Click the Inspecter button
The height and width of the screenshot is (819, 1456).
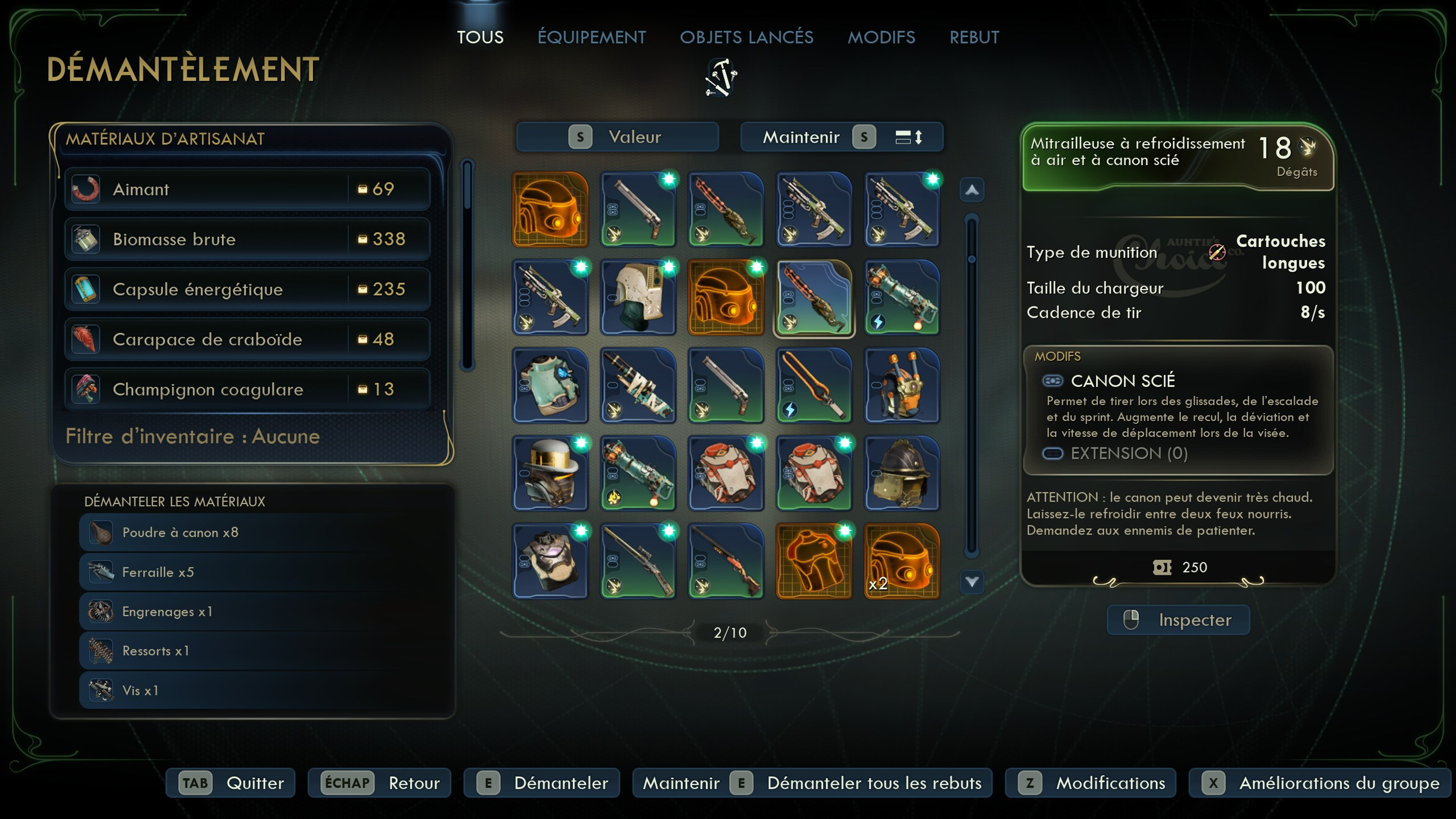pyautogui.click(x=1178, y=619)
